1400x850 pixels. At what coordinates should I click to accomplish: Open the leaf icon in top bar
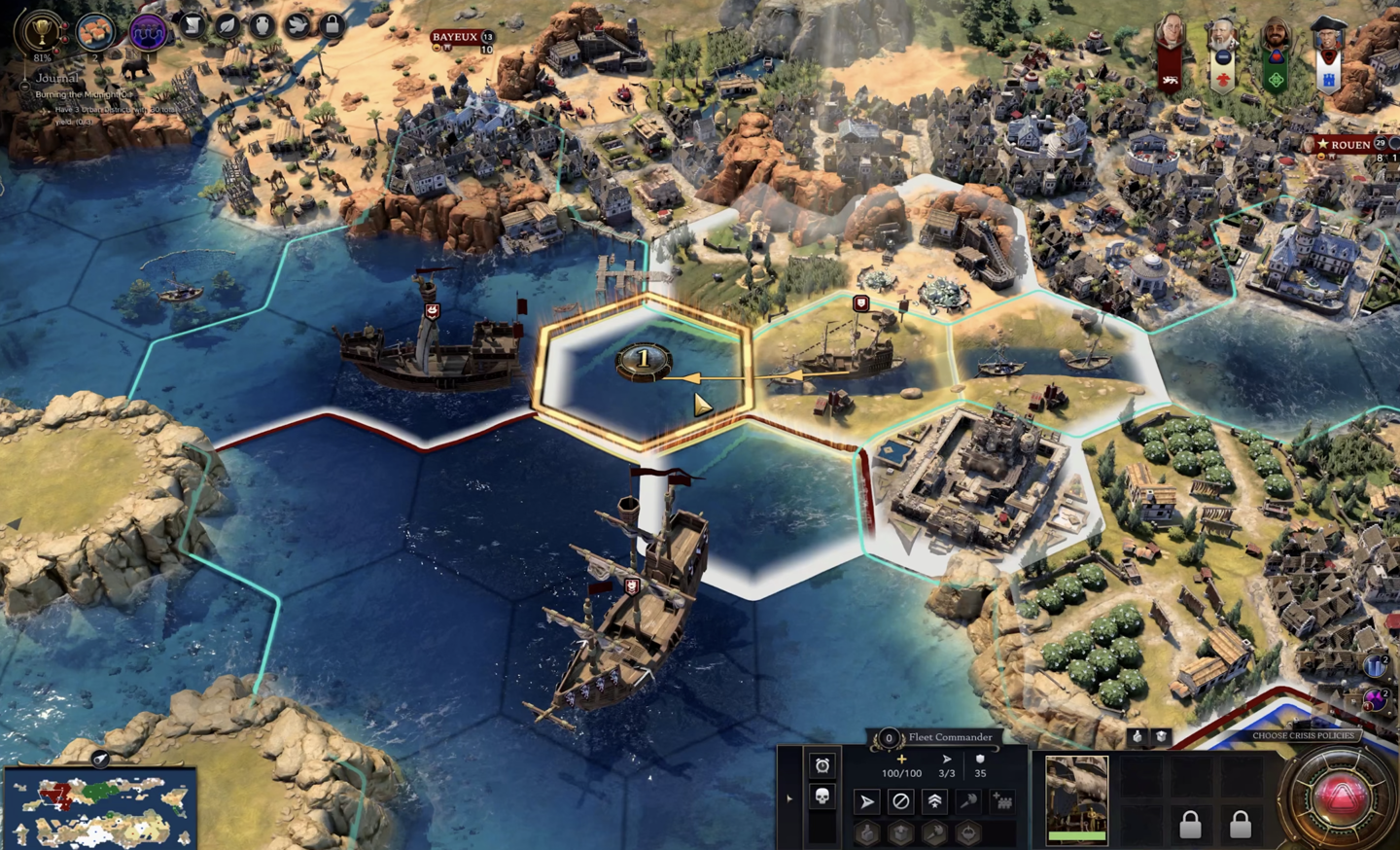227,24
